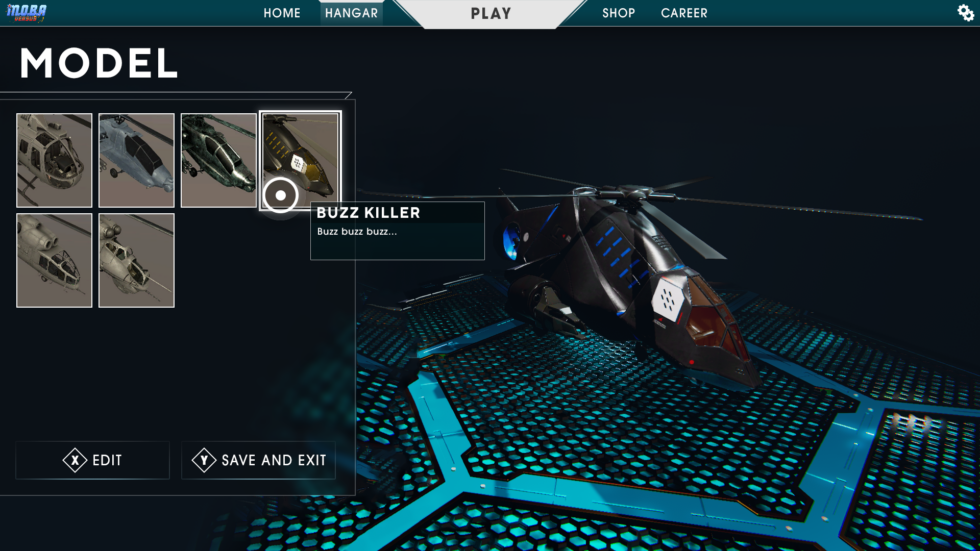Pick the dark green camo helicopter model

pyautogui.click(x=218, y=160)
